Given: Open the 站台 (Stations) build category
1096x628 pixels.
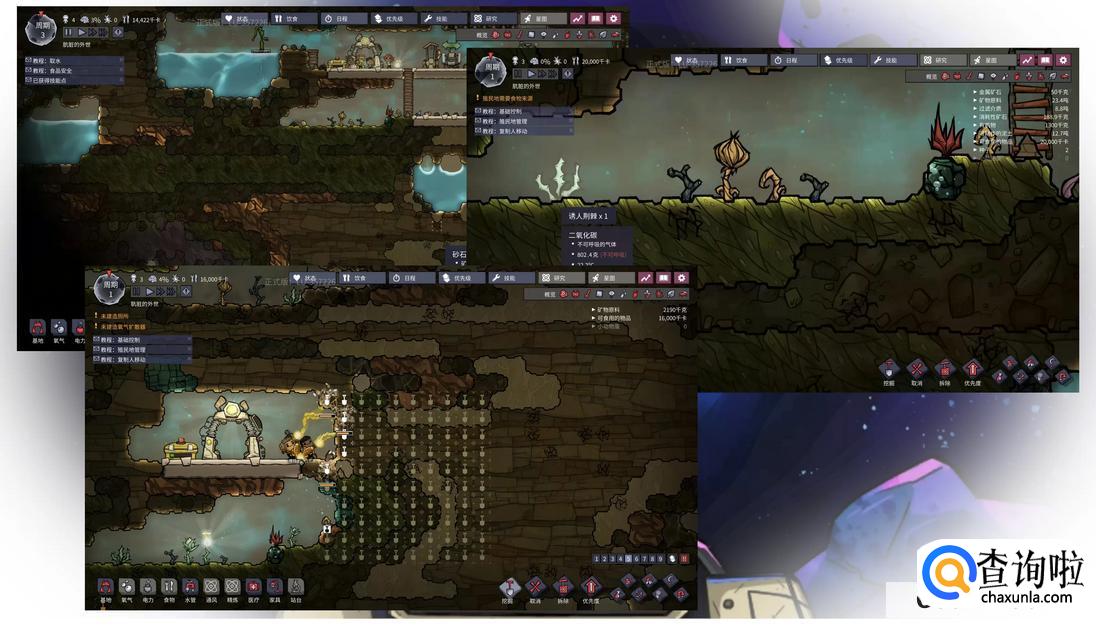Looking at the screenshot, I should coord(295,587).
